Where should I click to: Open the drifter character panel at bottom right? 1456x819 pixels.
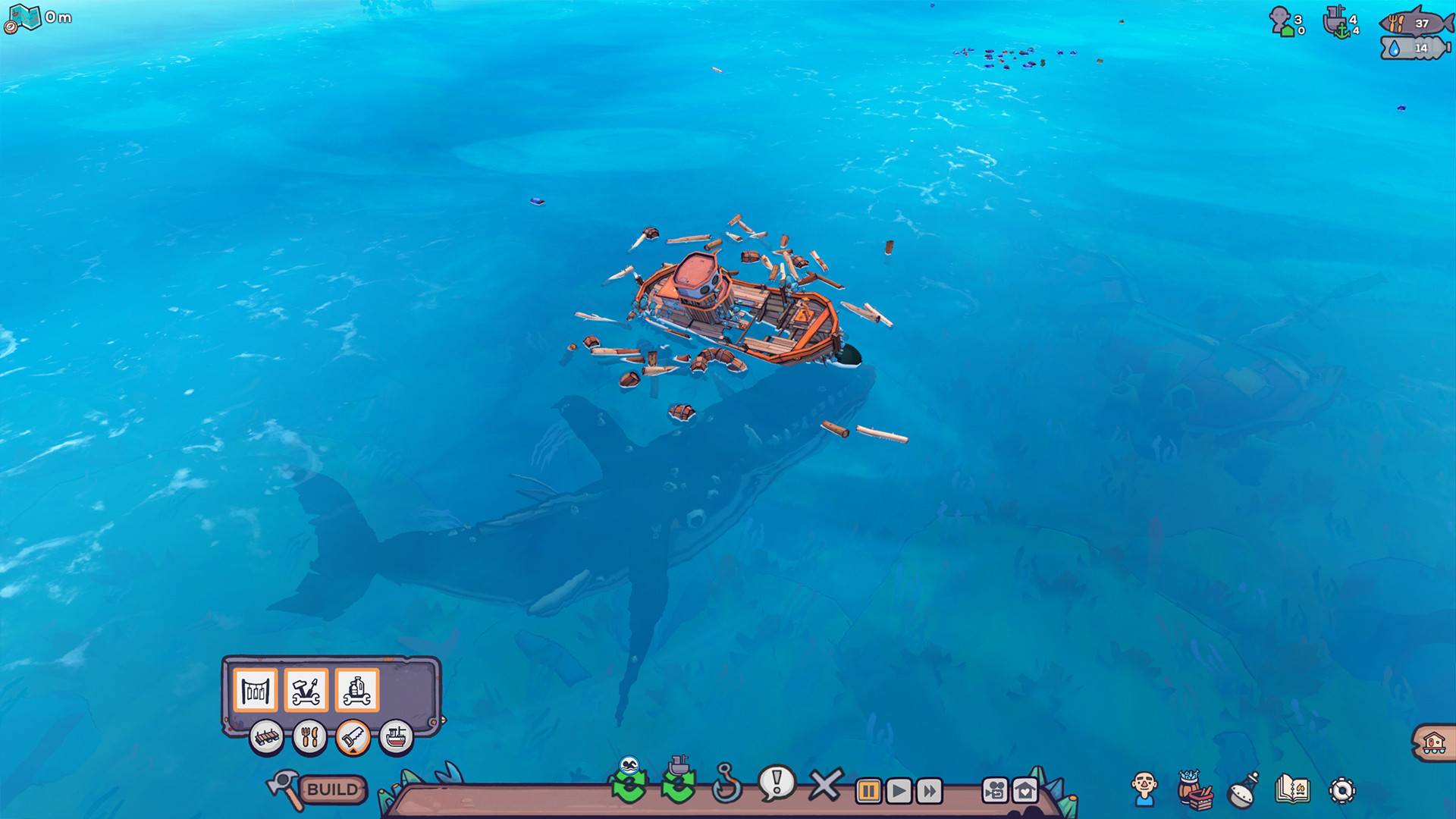[1144, 789]
